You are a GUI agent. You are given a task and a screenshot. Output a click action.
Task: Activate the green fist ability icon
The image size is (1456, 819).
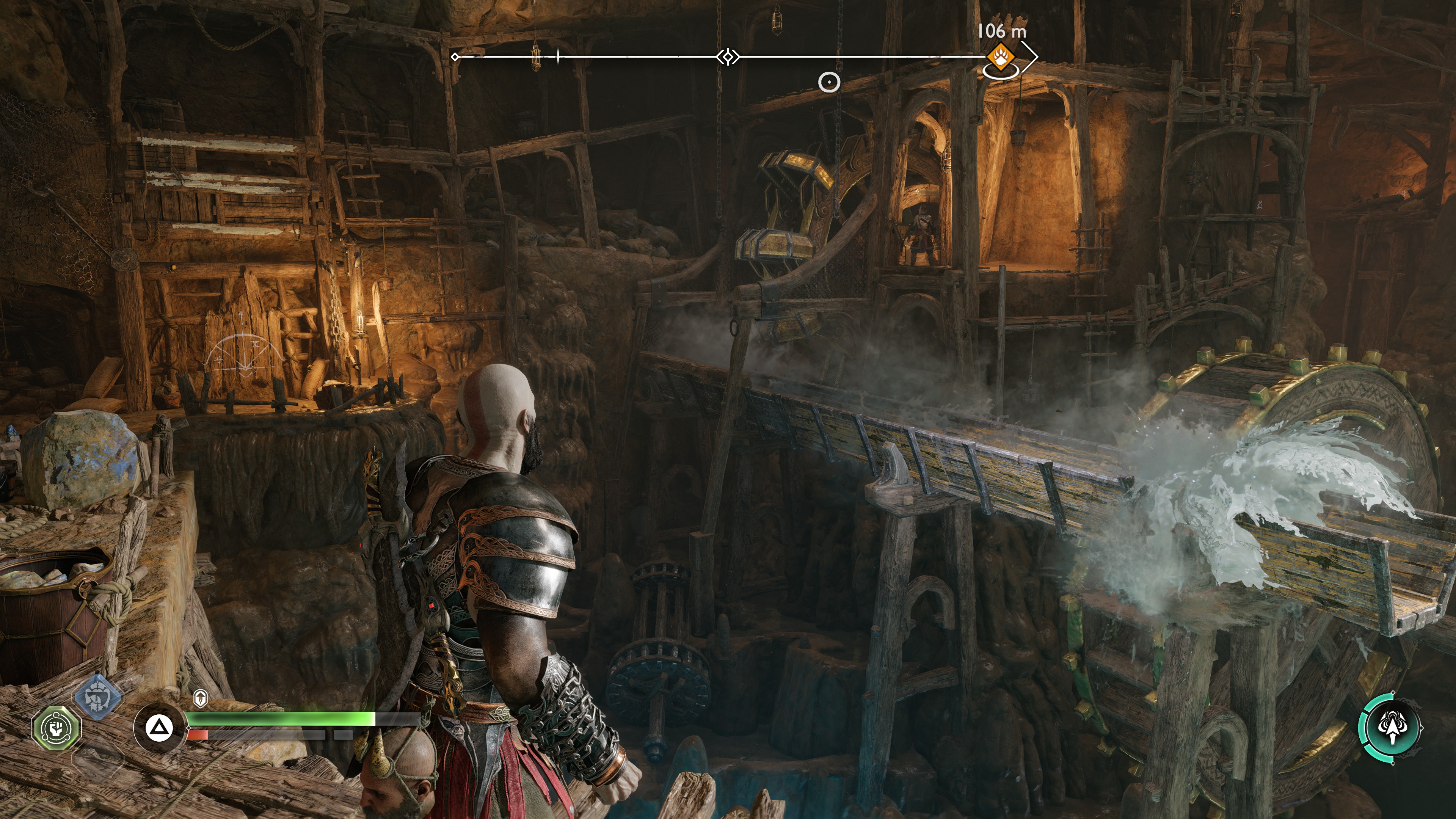(56, 728)
